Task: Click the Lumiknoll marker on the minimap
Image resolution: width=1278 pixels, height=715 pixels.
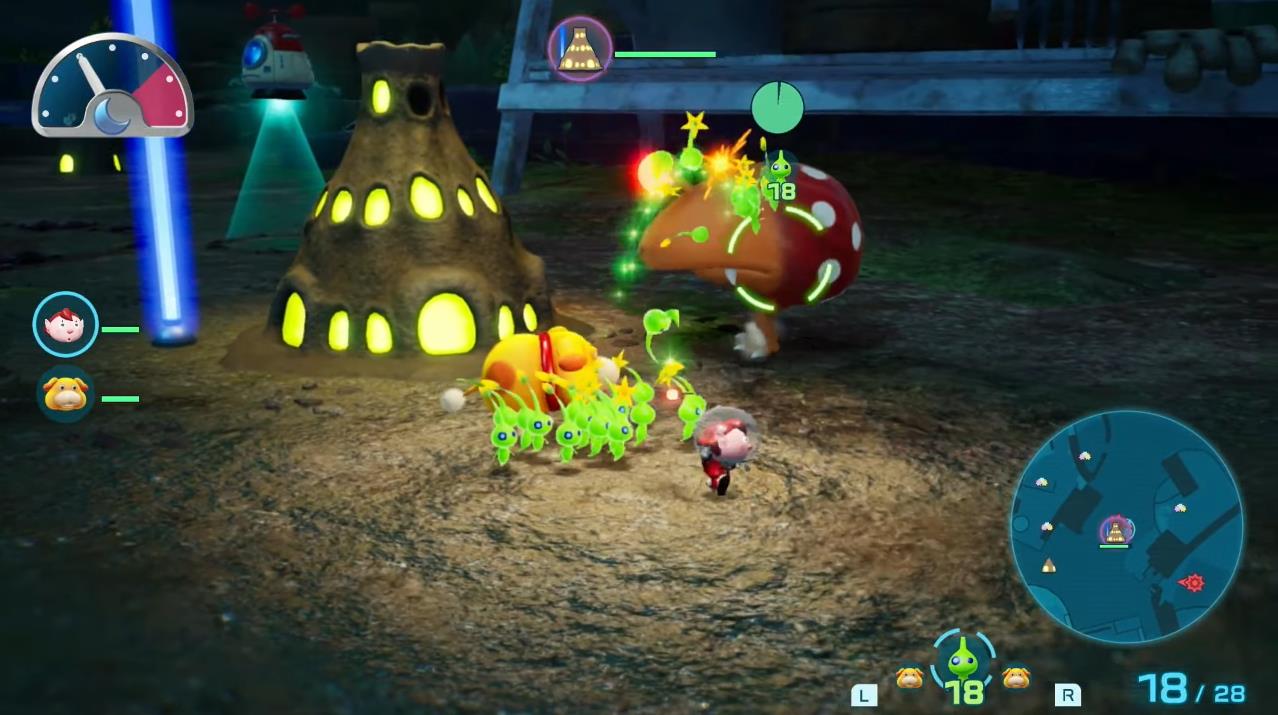Action: pos(1116,530)
